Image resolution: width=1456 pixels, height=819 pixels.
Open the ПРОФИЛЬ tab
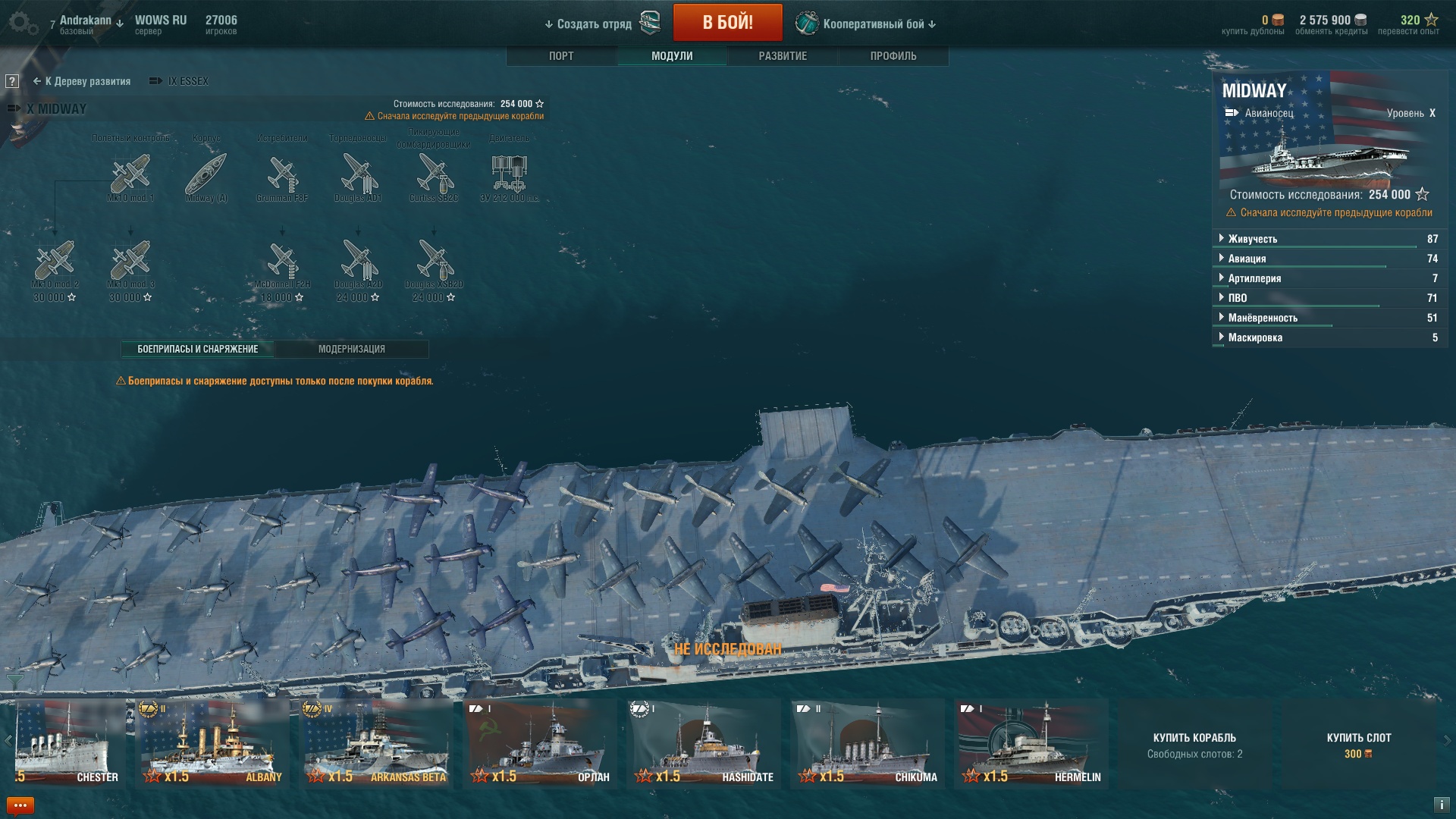click(893, 56)
